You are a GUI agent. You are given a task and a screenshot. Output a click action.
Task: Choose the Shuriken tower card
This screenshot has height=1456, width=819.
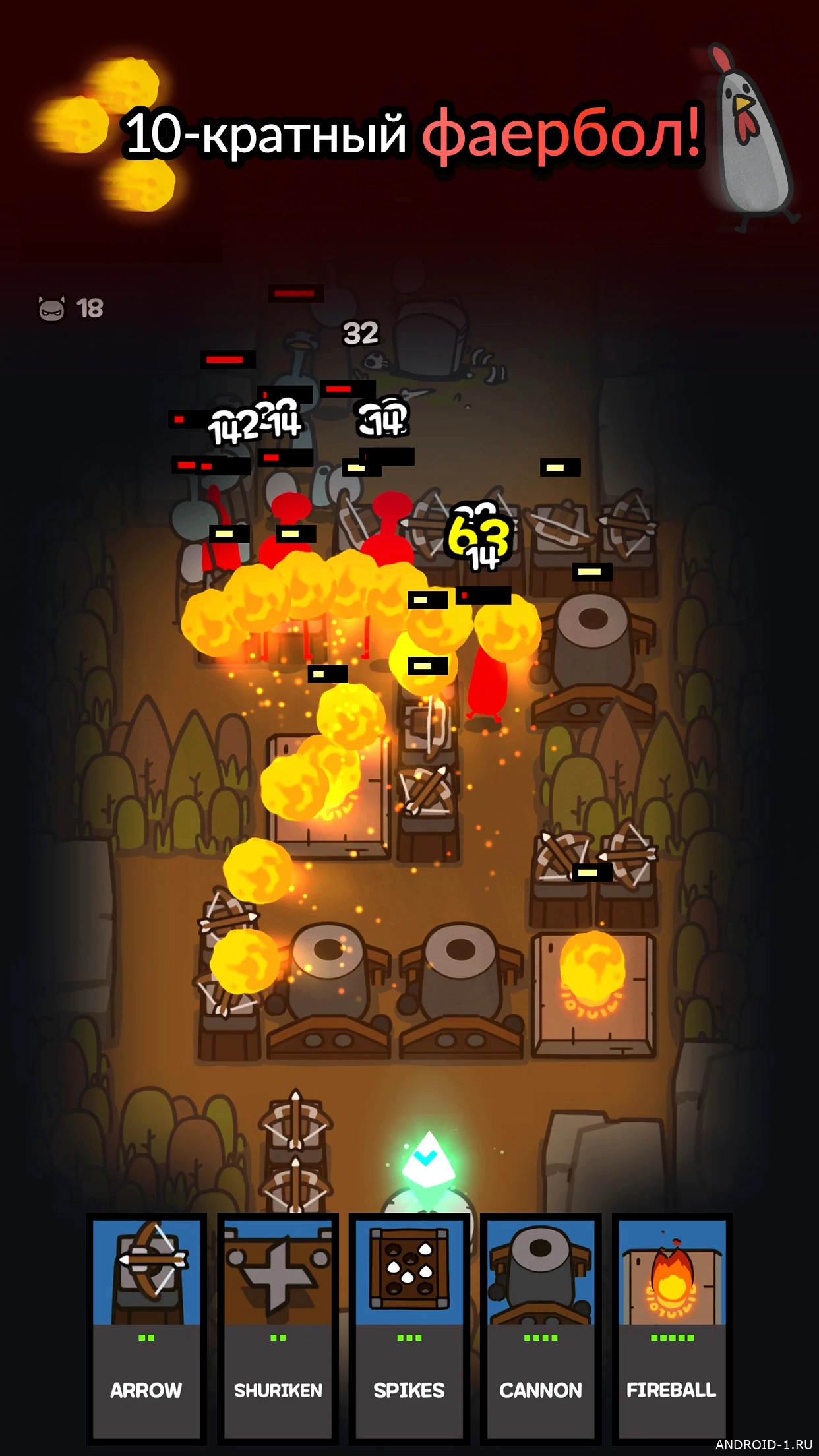tap(278, 1327)
